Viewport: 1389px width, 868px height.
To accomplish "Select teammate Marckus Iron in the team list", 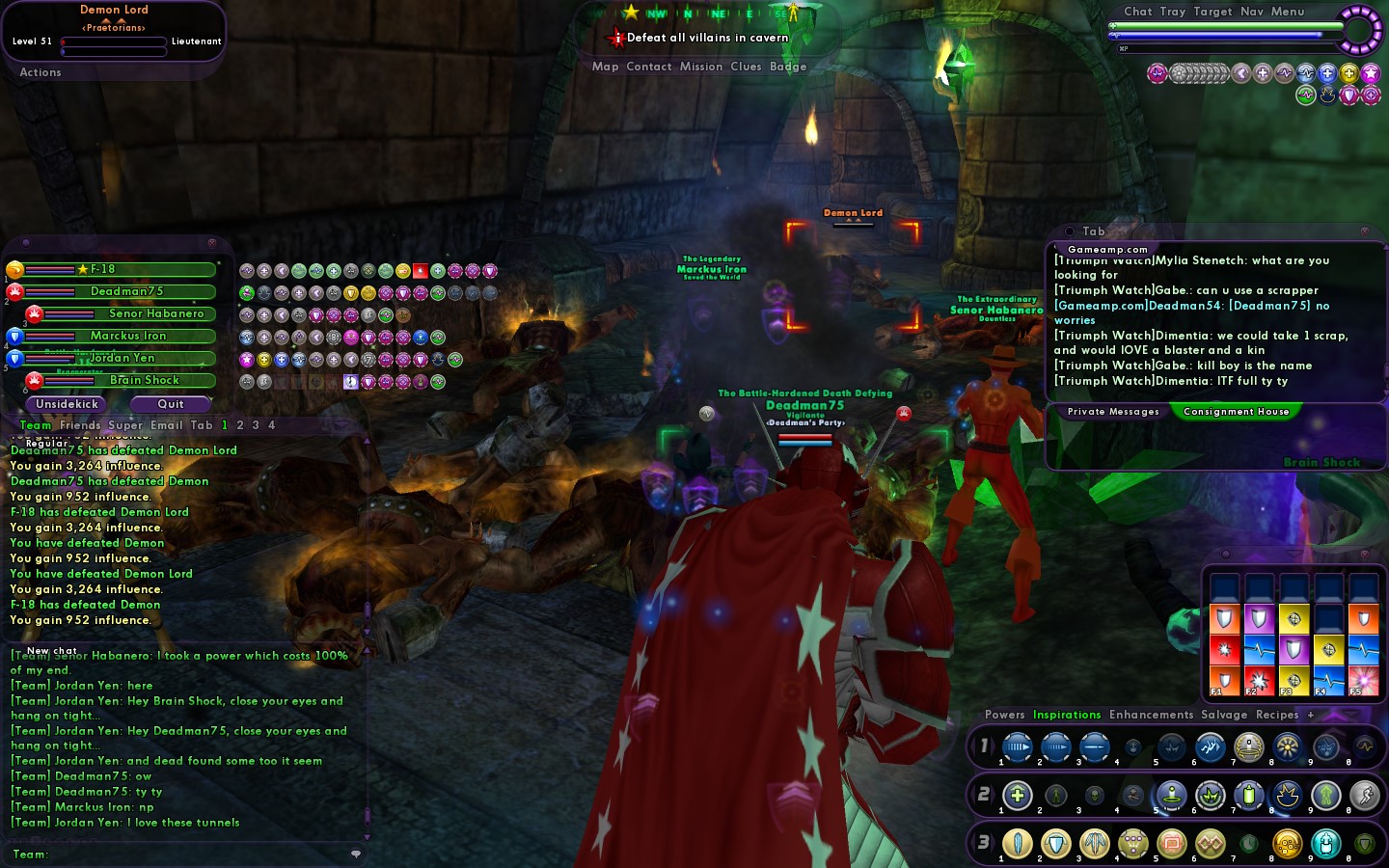I will pyautogui.click(x=127, y=336).
